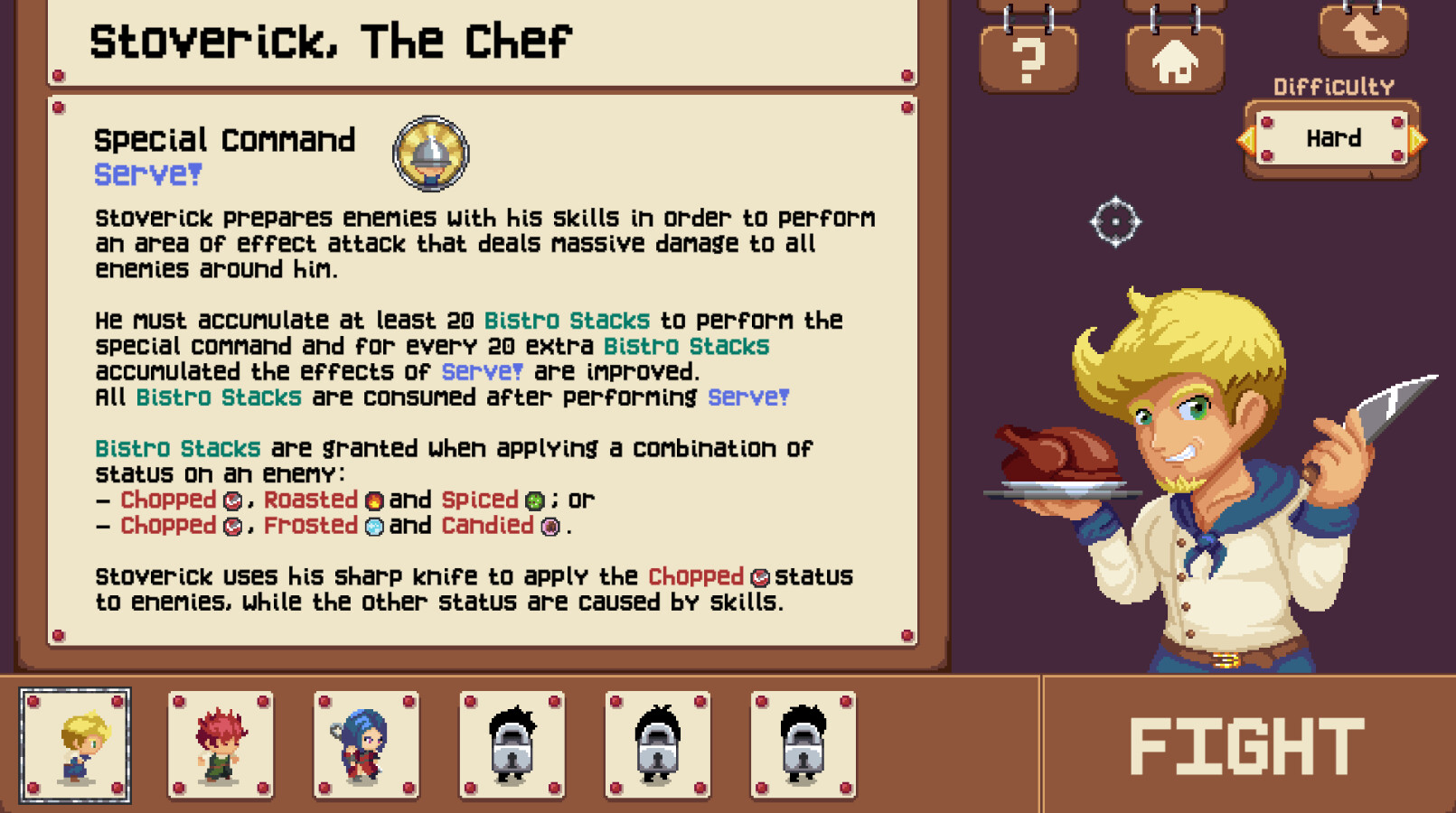Screen dimensions: 1456x813
Task: Click the chef helmet Special Command icon
Action: (x=431, y=153)
